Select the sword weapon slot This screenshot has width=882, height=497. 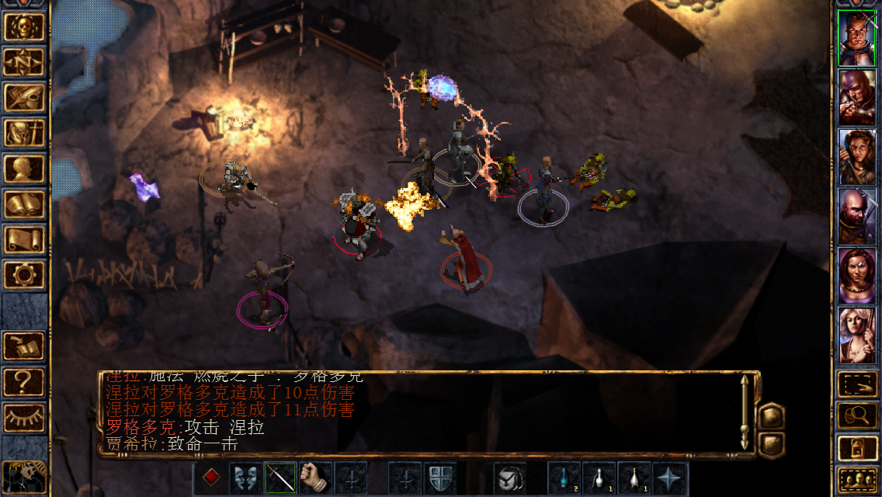(280, 478)
